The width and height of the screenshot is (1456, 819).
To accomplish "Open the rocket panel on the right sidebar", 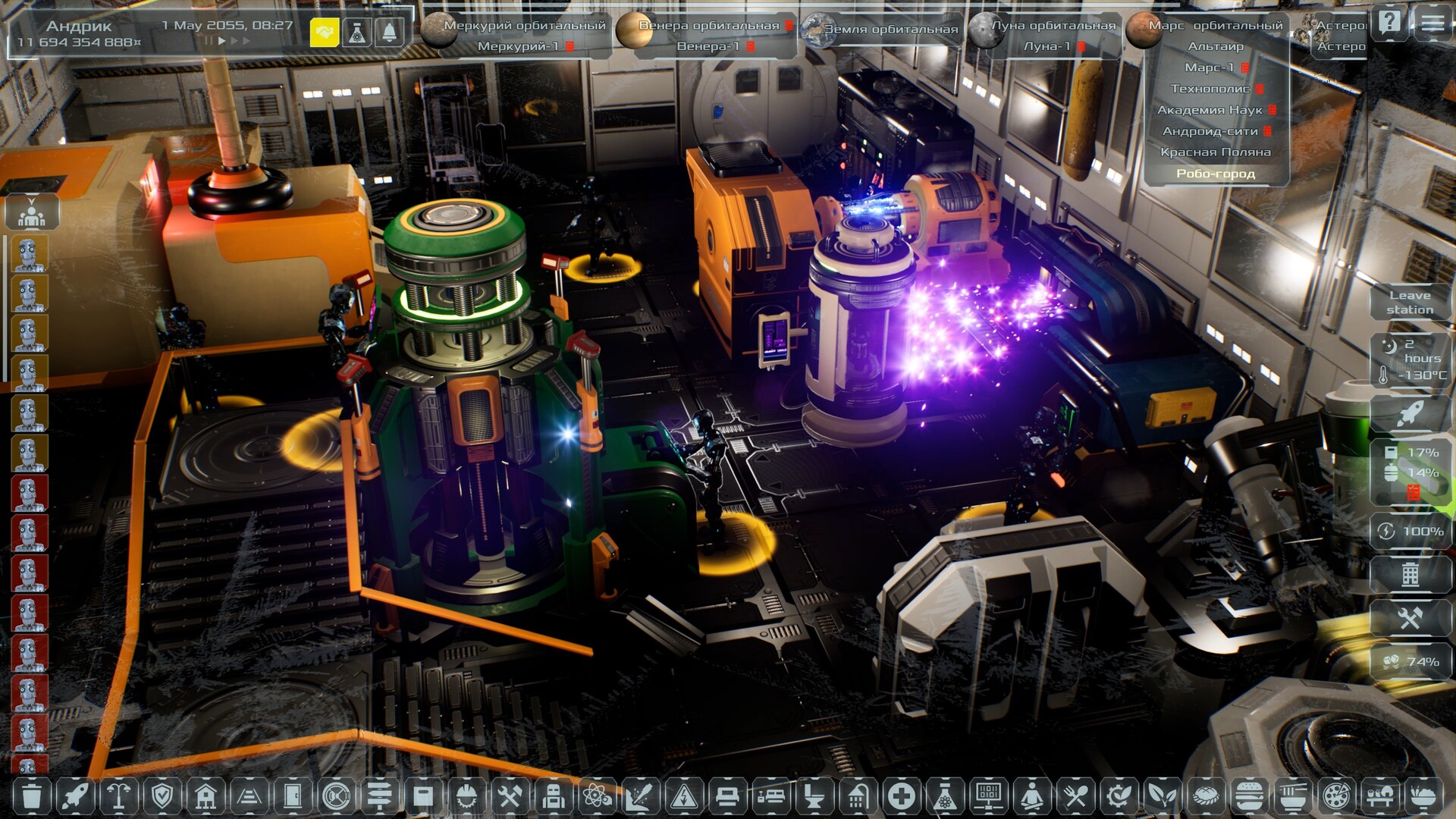I will (x=1410, y=414).
